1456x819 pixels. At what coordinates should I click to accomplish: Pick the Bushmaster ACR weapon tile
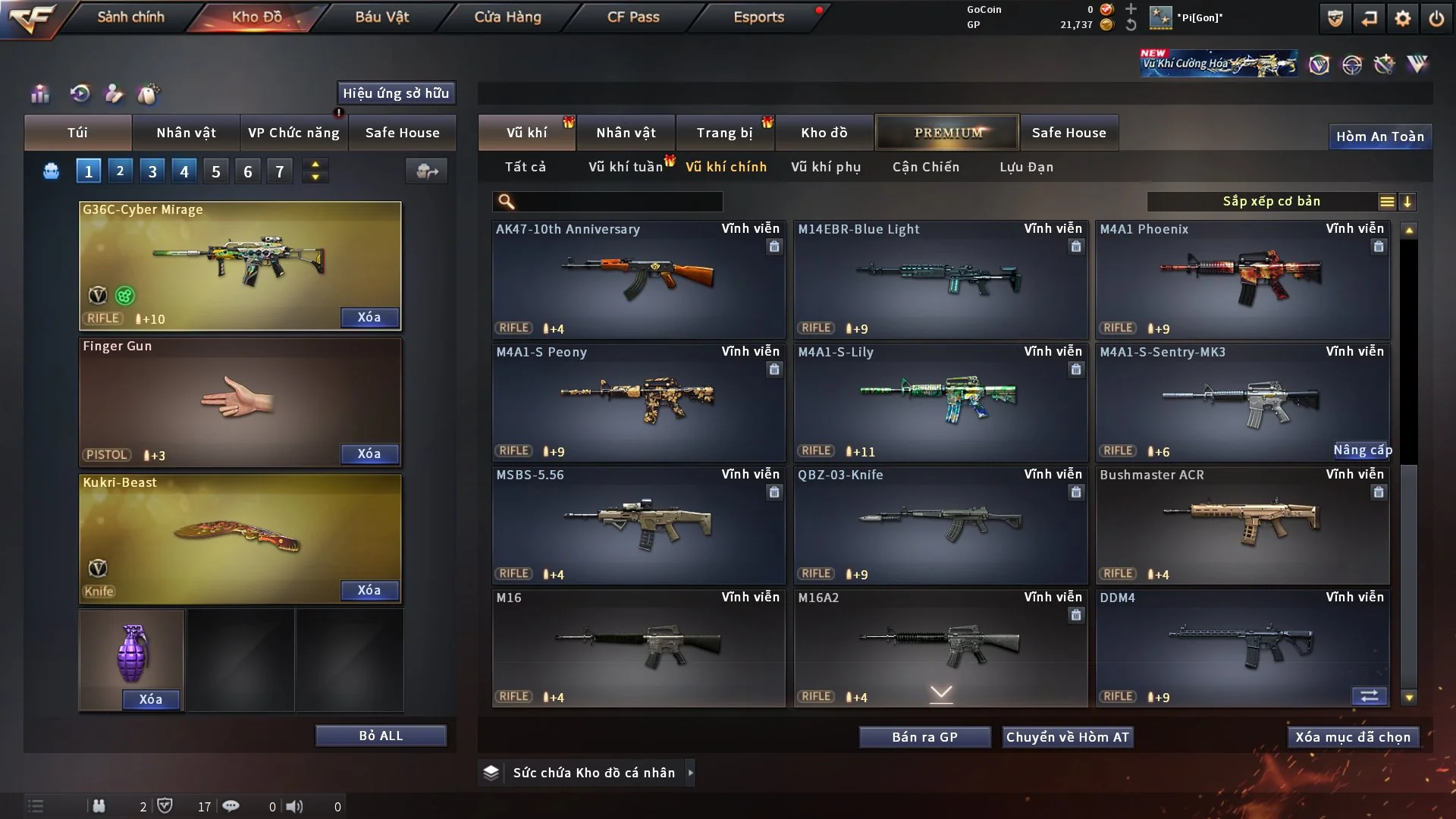tap(1242, 525)
